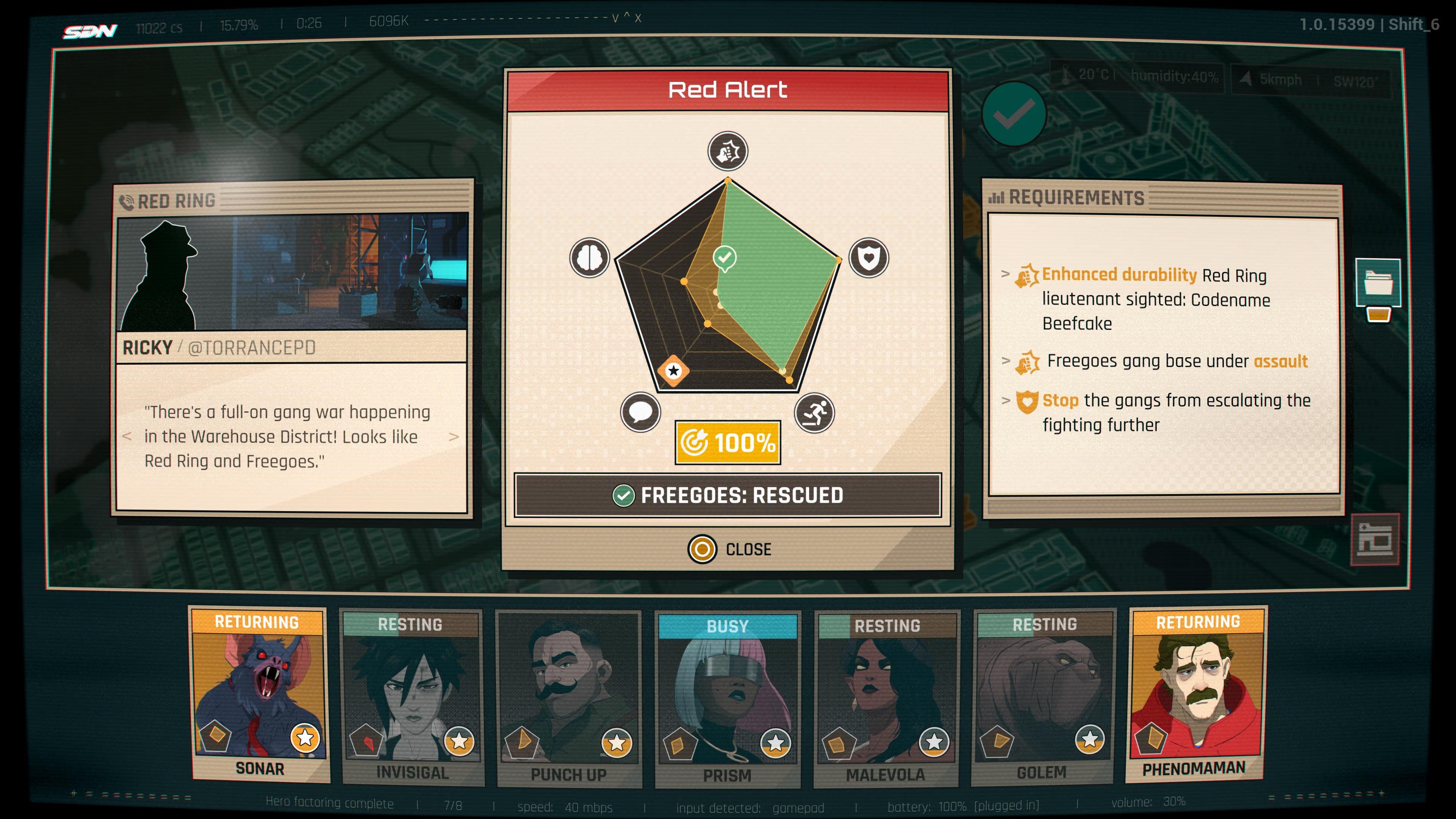Choose the Malevola hero card
The image size is (1456, 819).
point(886,699)
